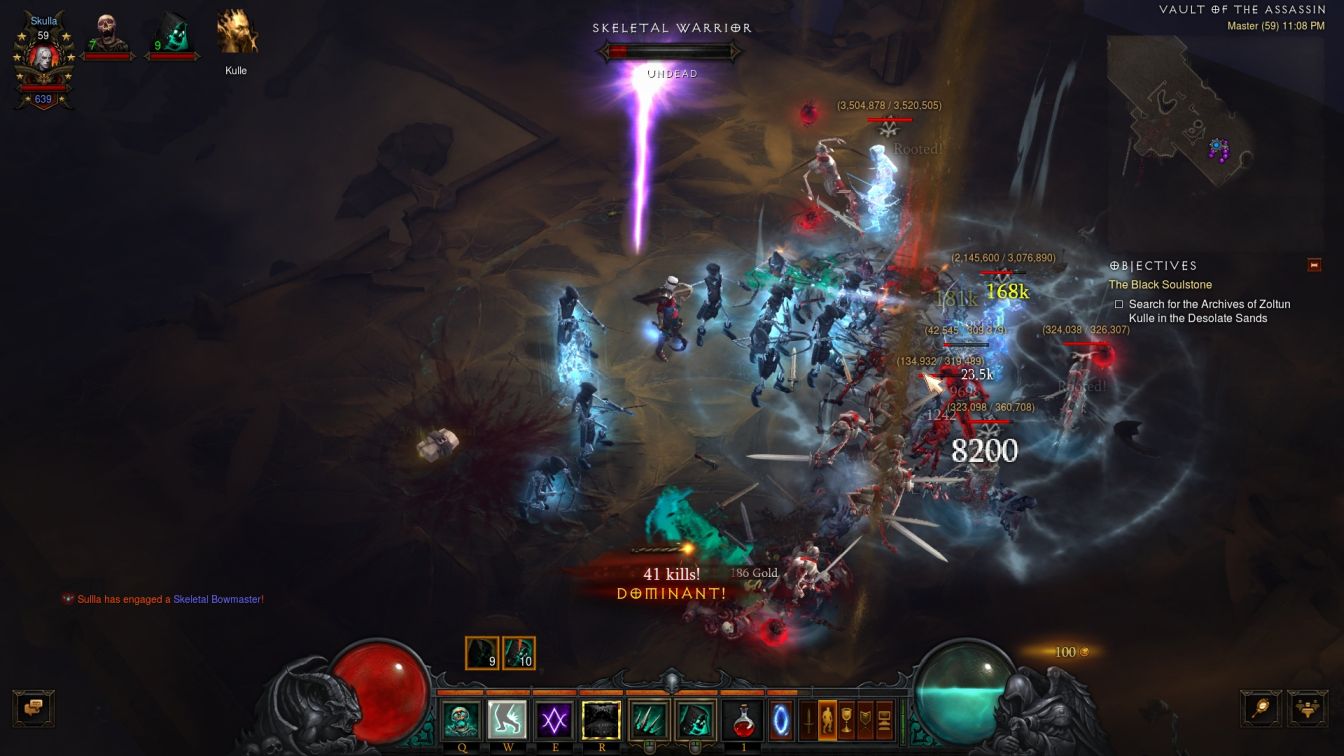Open the achievements goblet button
The image size is (1344, 756).
coord(846,720)
